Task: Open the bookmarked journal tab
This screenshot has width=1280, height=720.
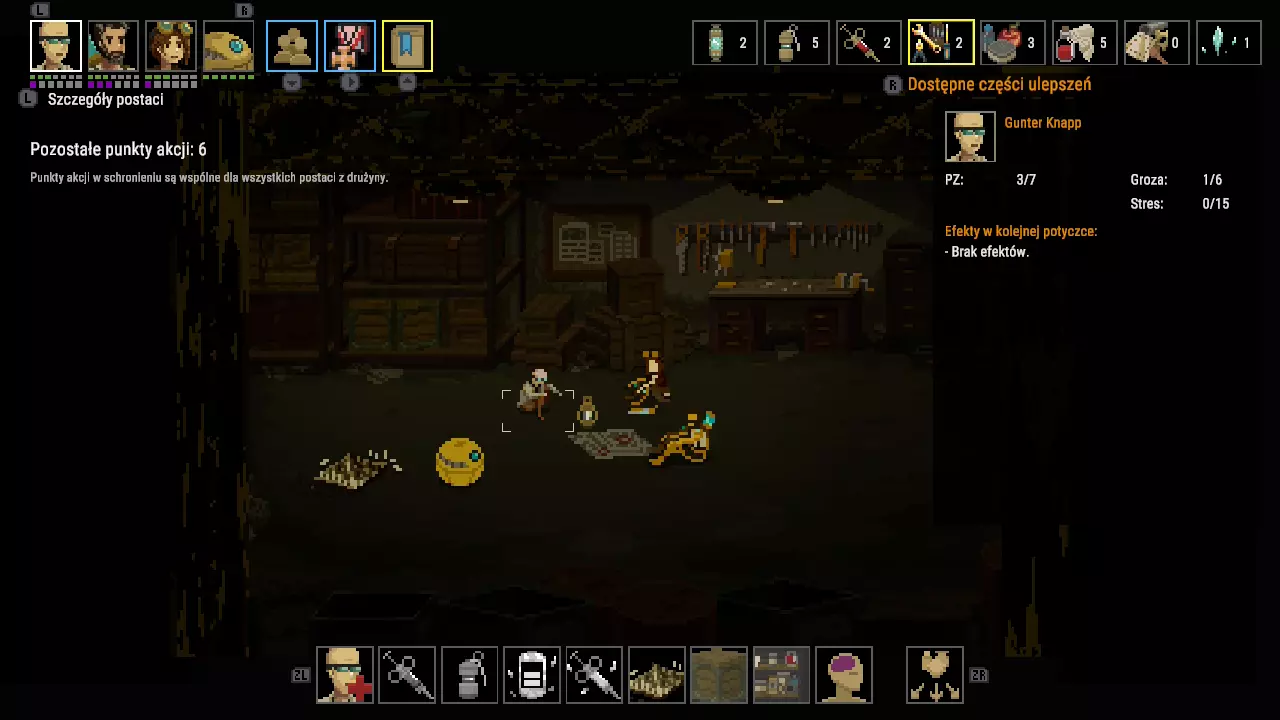Action: (407, 46)
